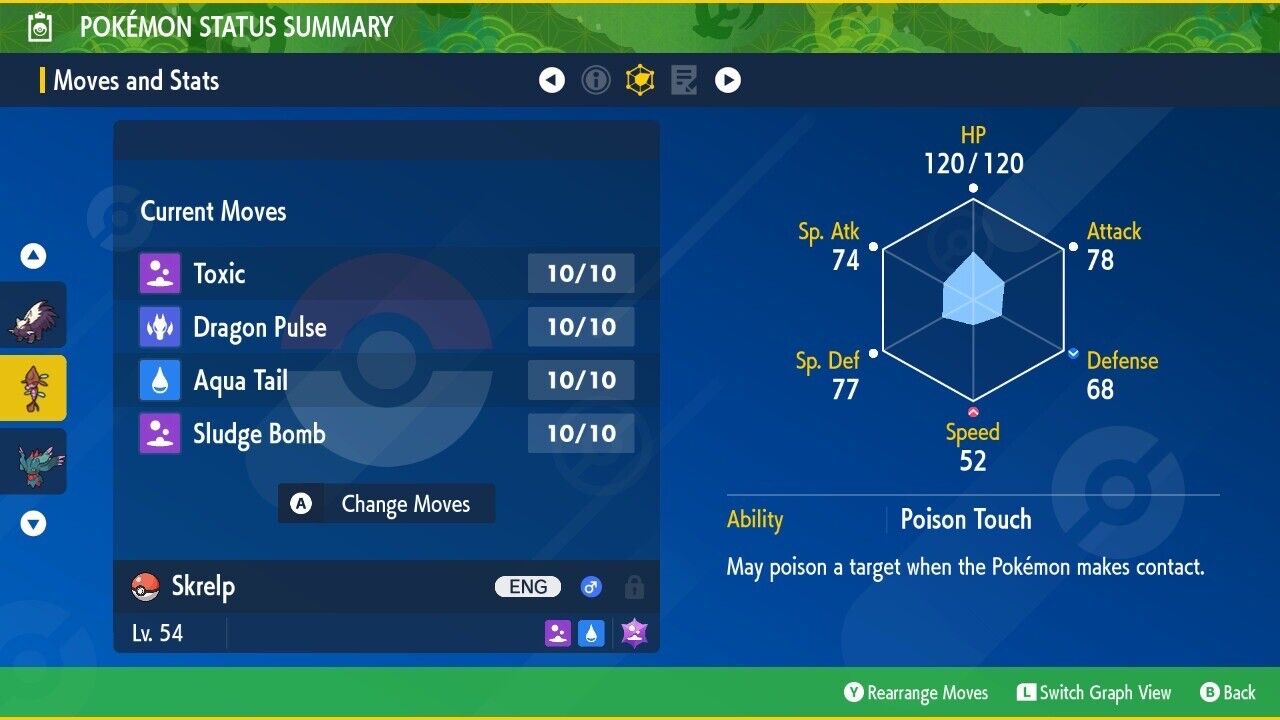The height and width of the screenshot is (720, 1280).
Task: Click Rearrange Moves
Action: tap(916, 693)
